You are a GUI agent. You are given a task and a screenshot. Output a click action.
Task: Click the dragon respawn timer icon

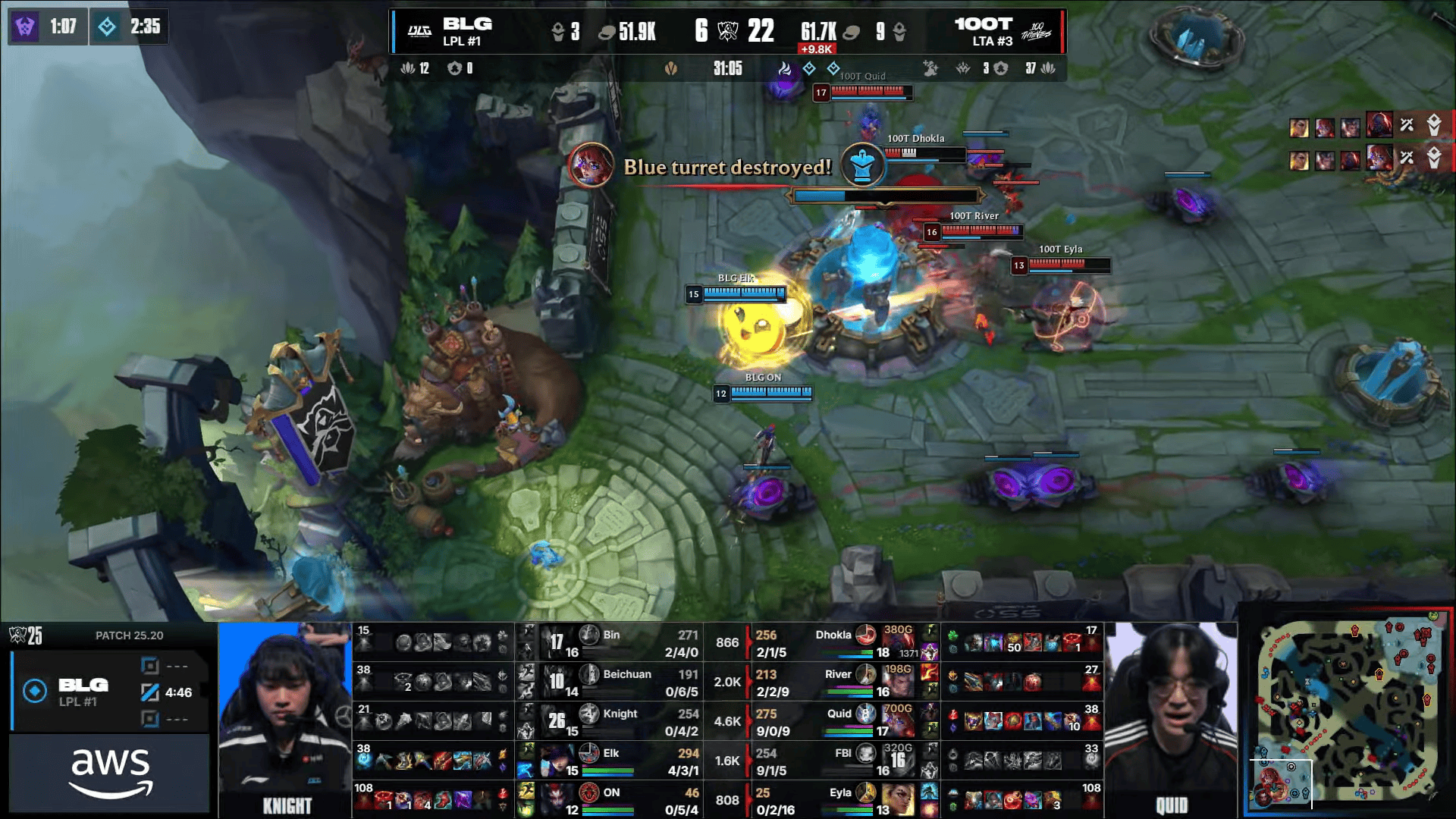(107, 27)
